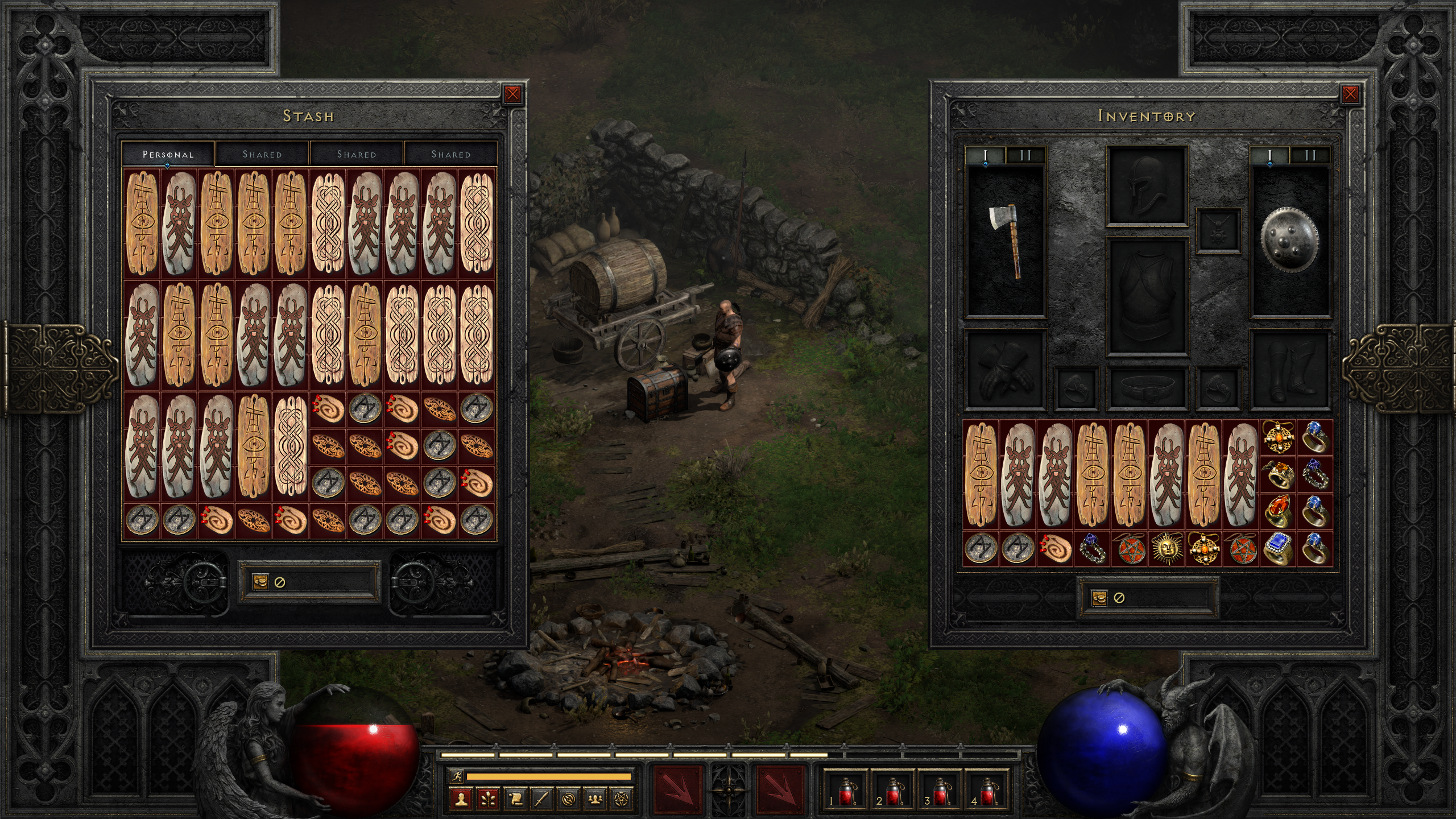Close the Stash window
This screenshot has width=1456, height=819.
(x=512, y=94)
